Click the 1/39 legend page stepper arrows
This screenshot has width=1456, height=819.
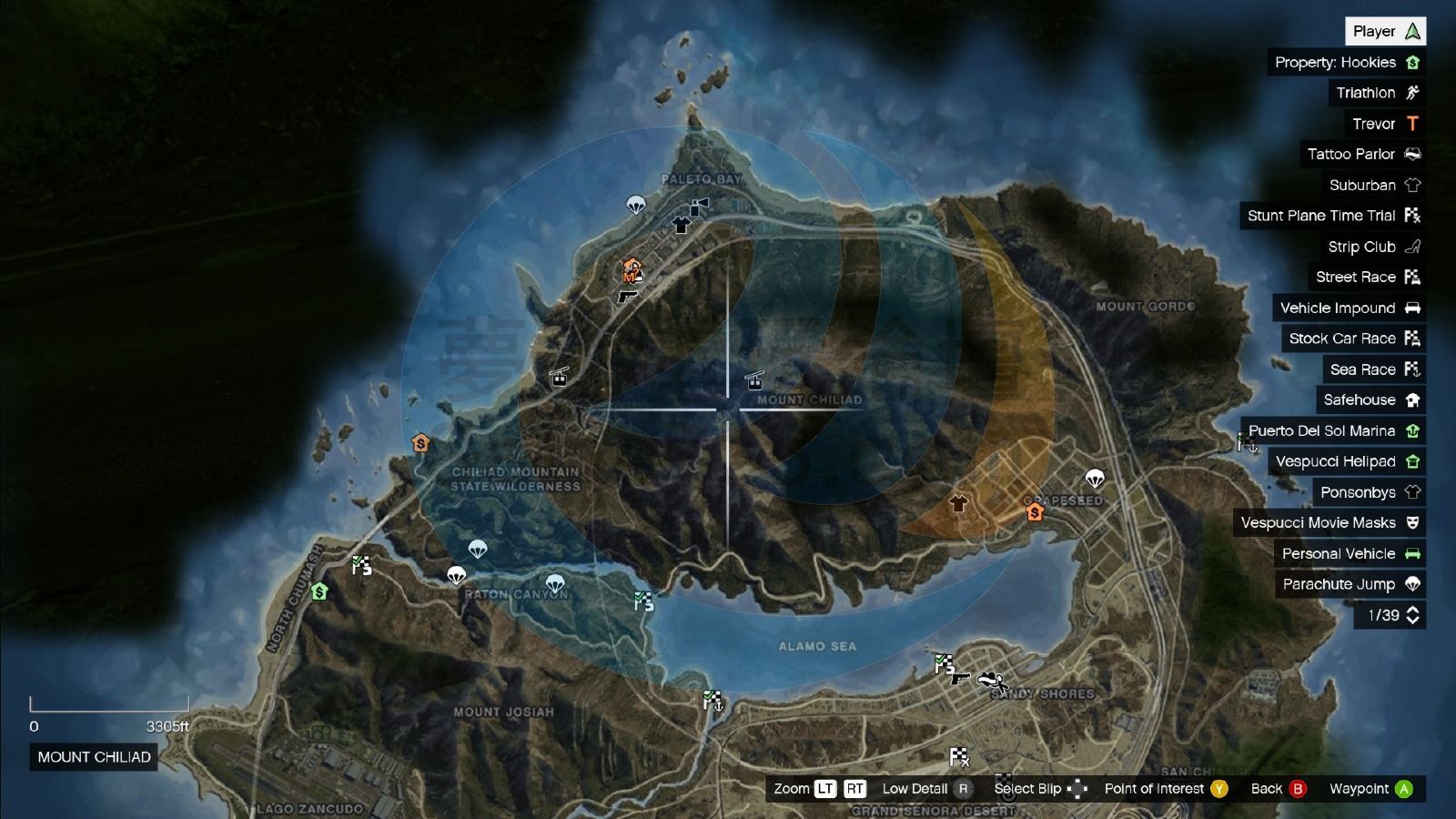[1412, 615]
